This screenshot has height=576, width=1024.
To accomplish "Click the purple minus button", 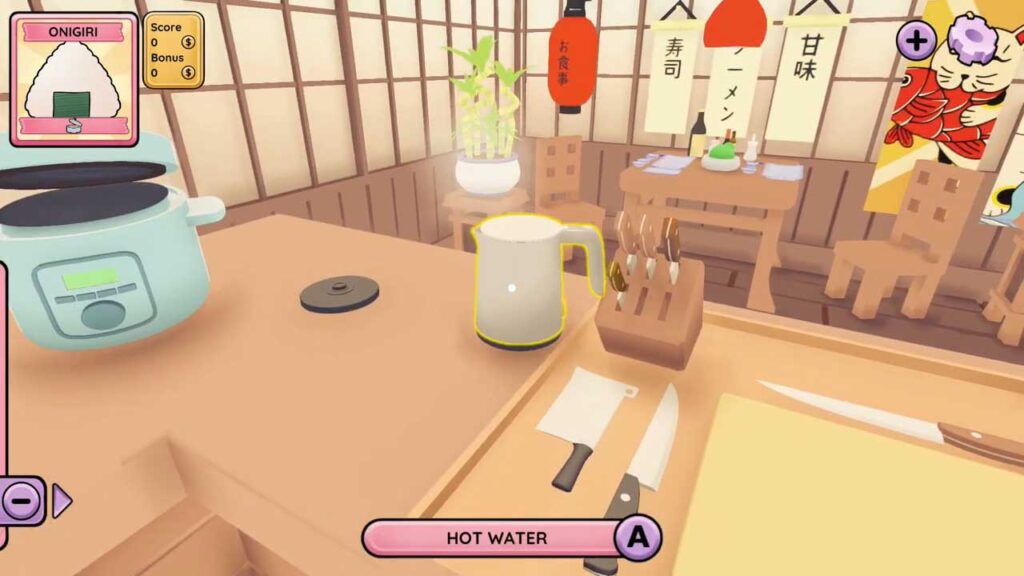I will (23, 500).
